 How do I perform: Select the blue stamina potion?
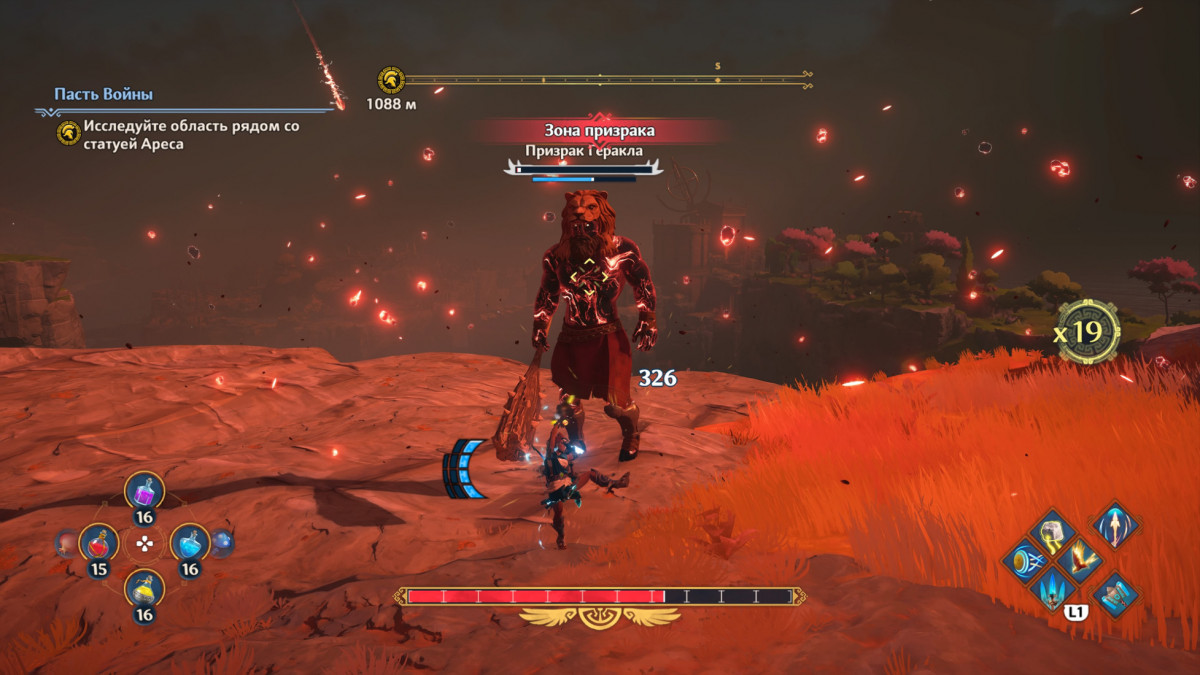click(190, 543)
